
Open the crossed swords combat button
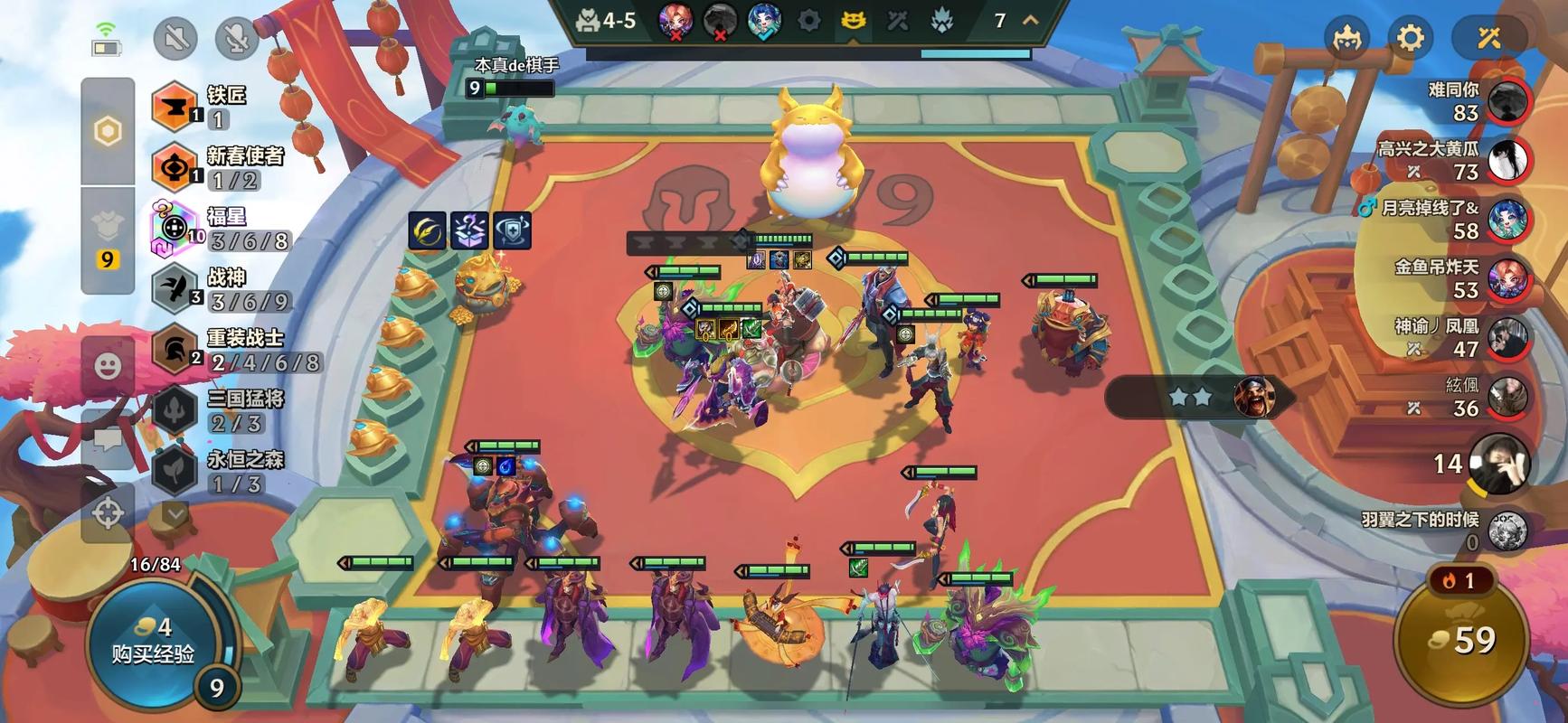[x=1489, y=38]
